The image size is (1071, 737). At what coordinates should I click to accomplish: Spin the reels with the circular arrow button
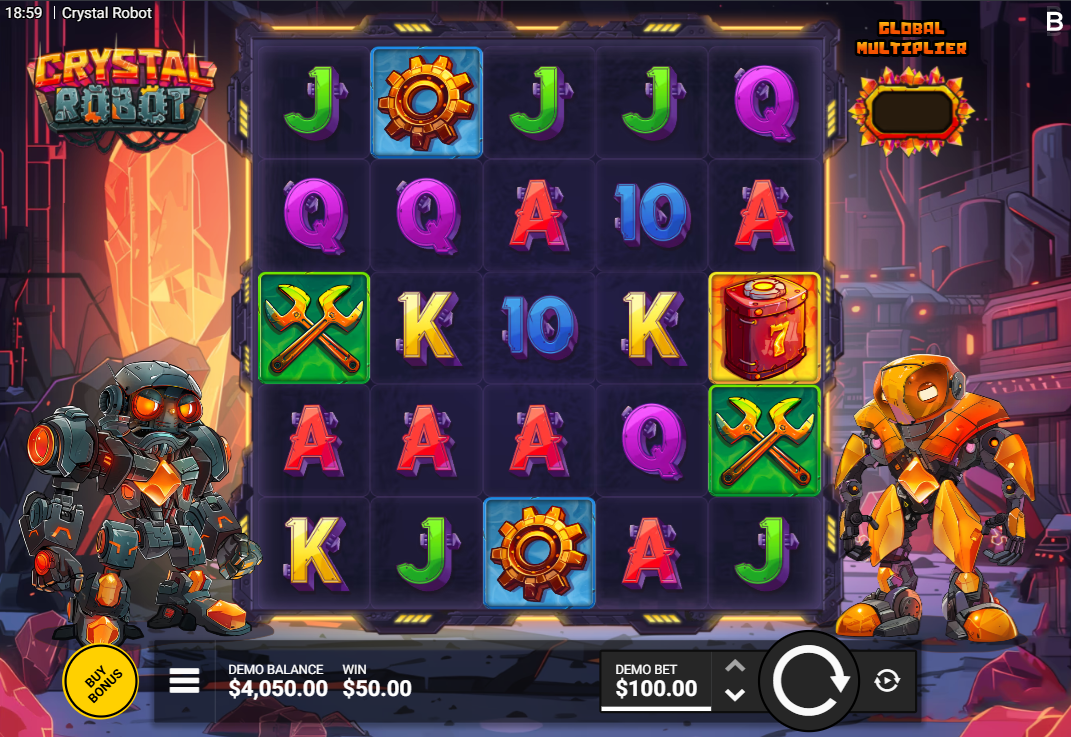coord(809,681)
